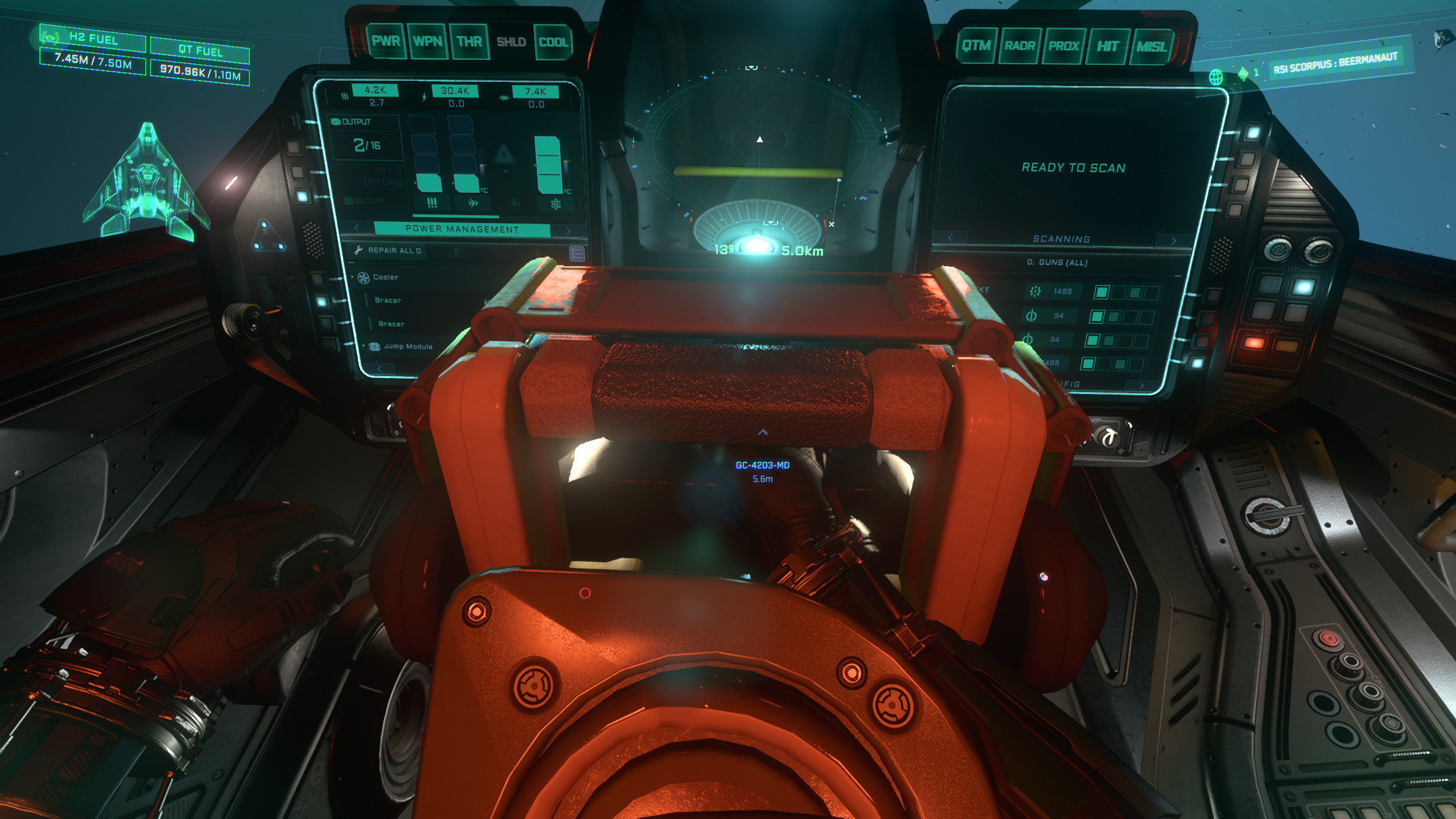
Task: Click the atom reactor icon on the power display
Action: click(x=556, y=205)
